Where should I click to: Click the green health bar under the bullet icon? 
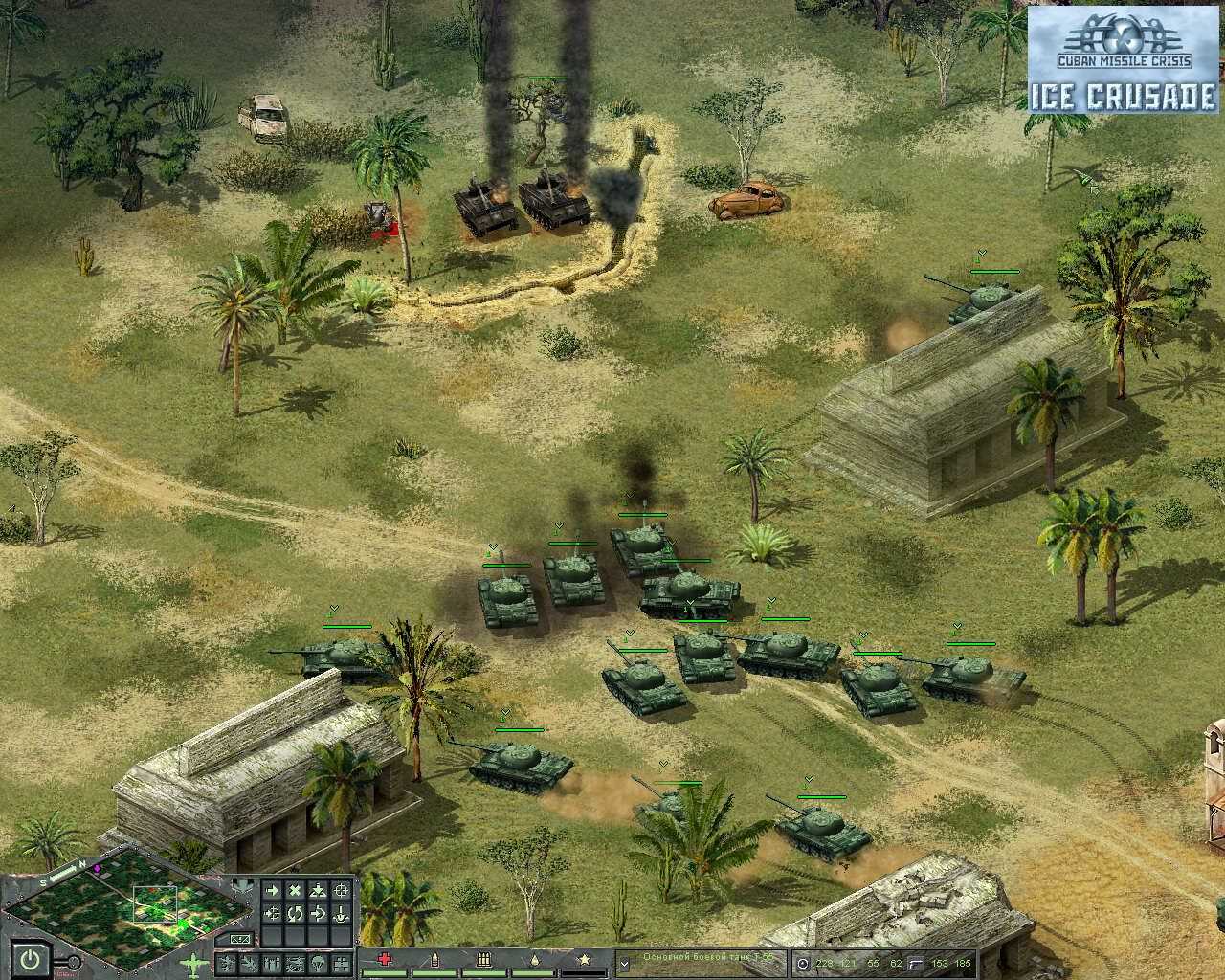[x=434, y=971]
